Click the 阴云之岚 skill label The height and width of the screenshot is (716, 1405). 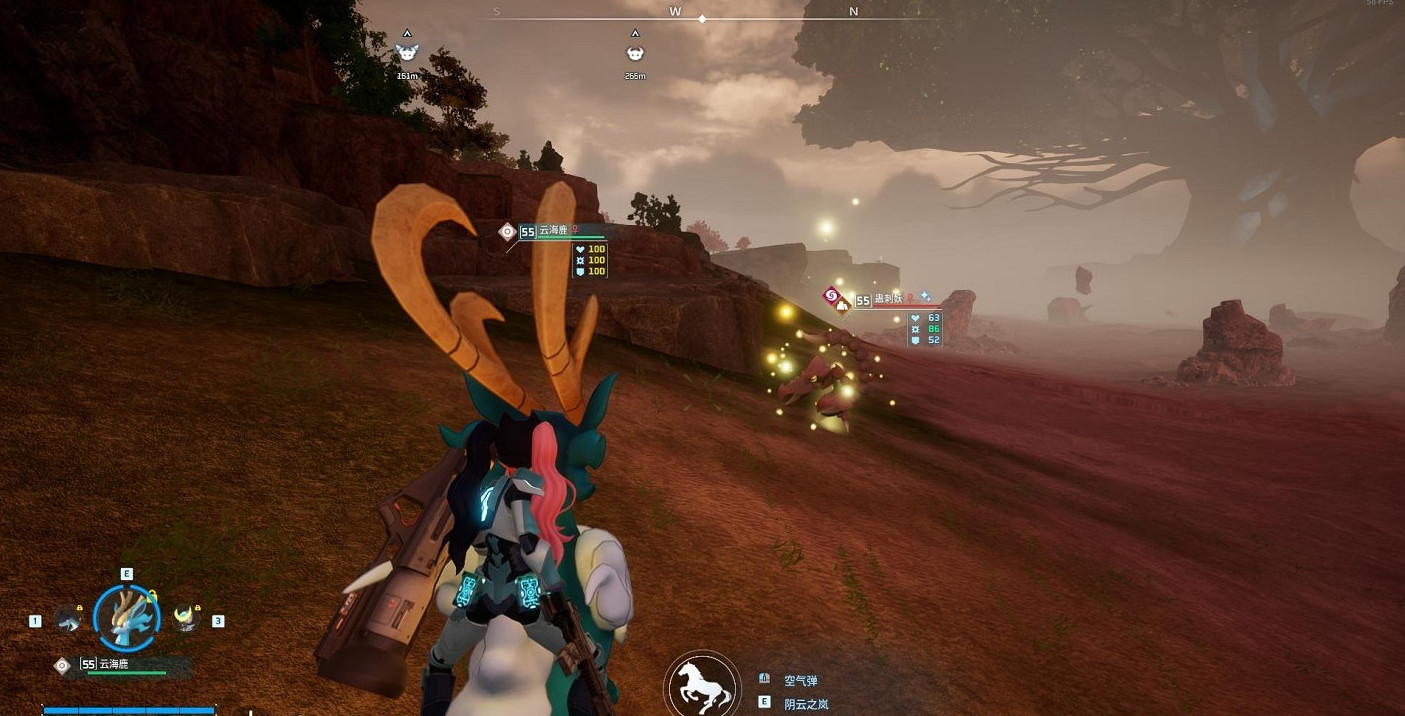click(806, 703)
